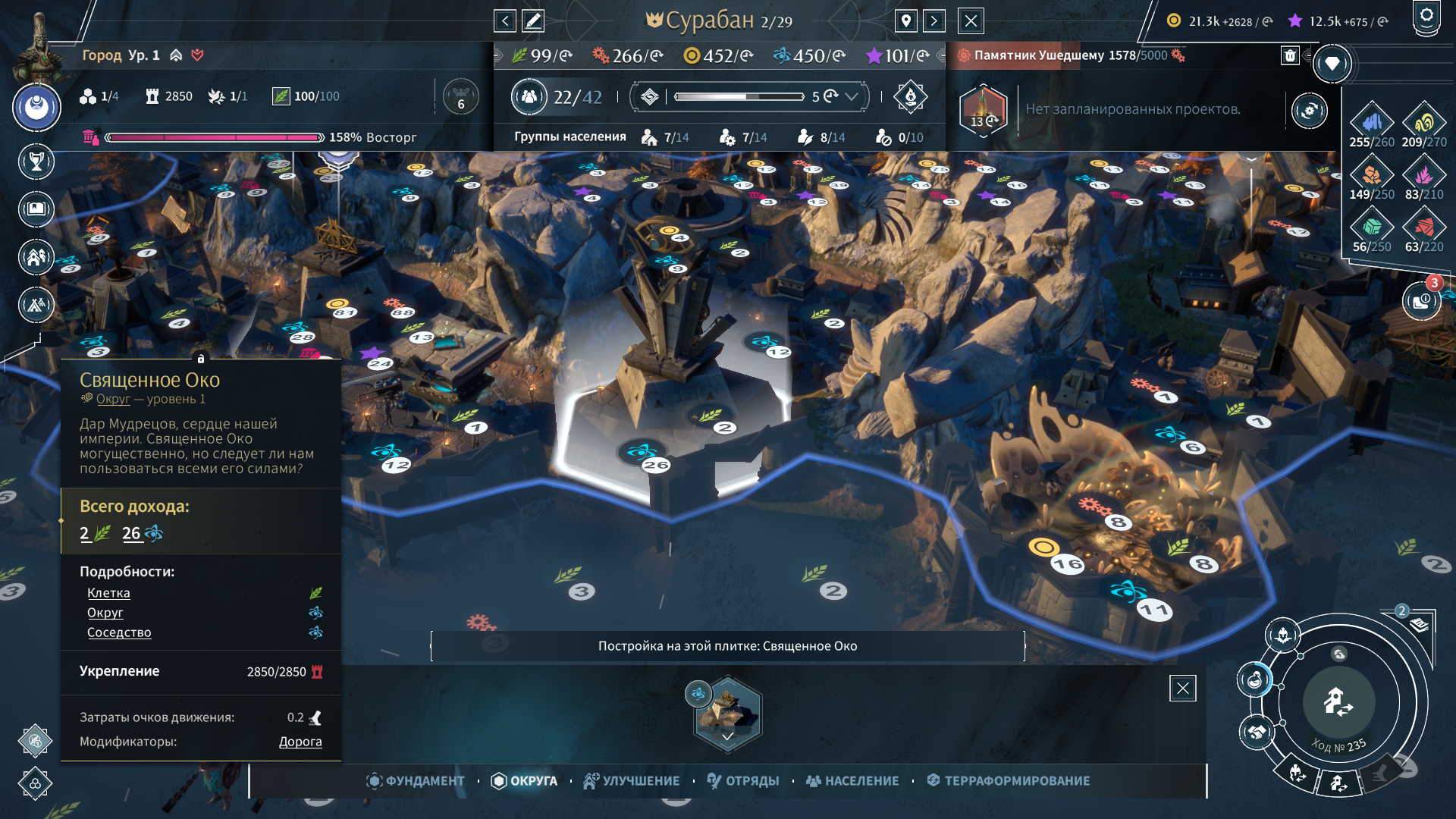The height and width of the screenshot is (819, 1456).
Task: Open the settings gear at top right
Action: (1426, 16)
